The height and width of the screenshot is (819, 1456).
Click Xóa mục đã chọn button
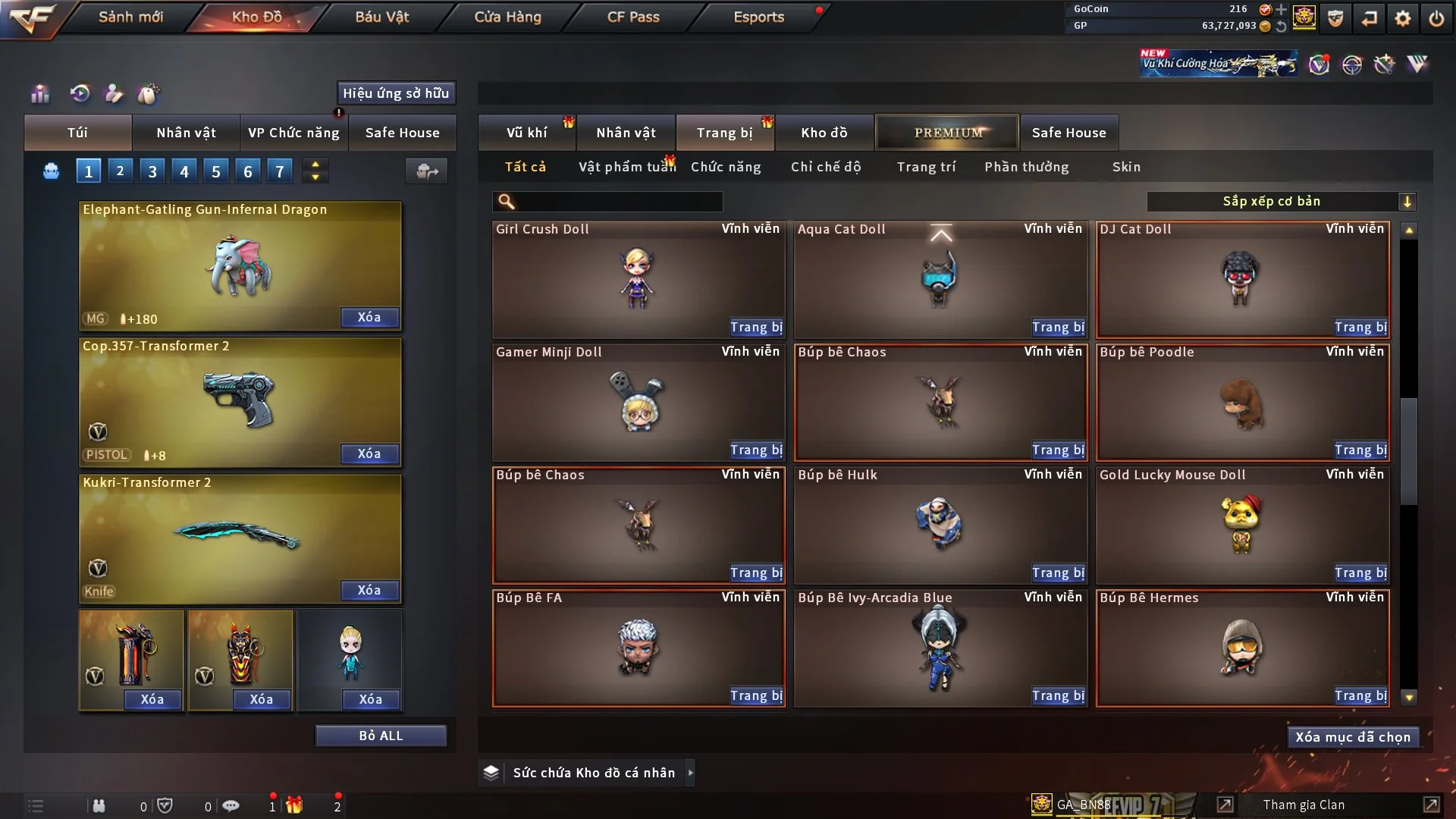click(x=1353, y=737)
